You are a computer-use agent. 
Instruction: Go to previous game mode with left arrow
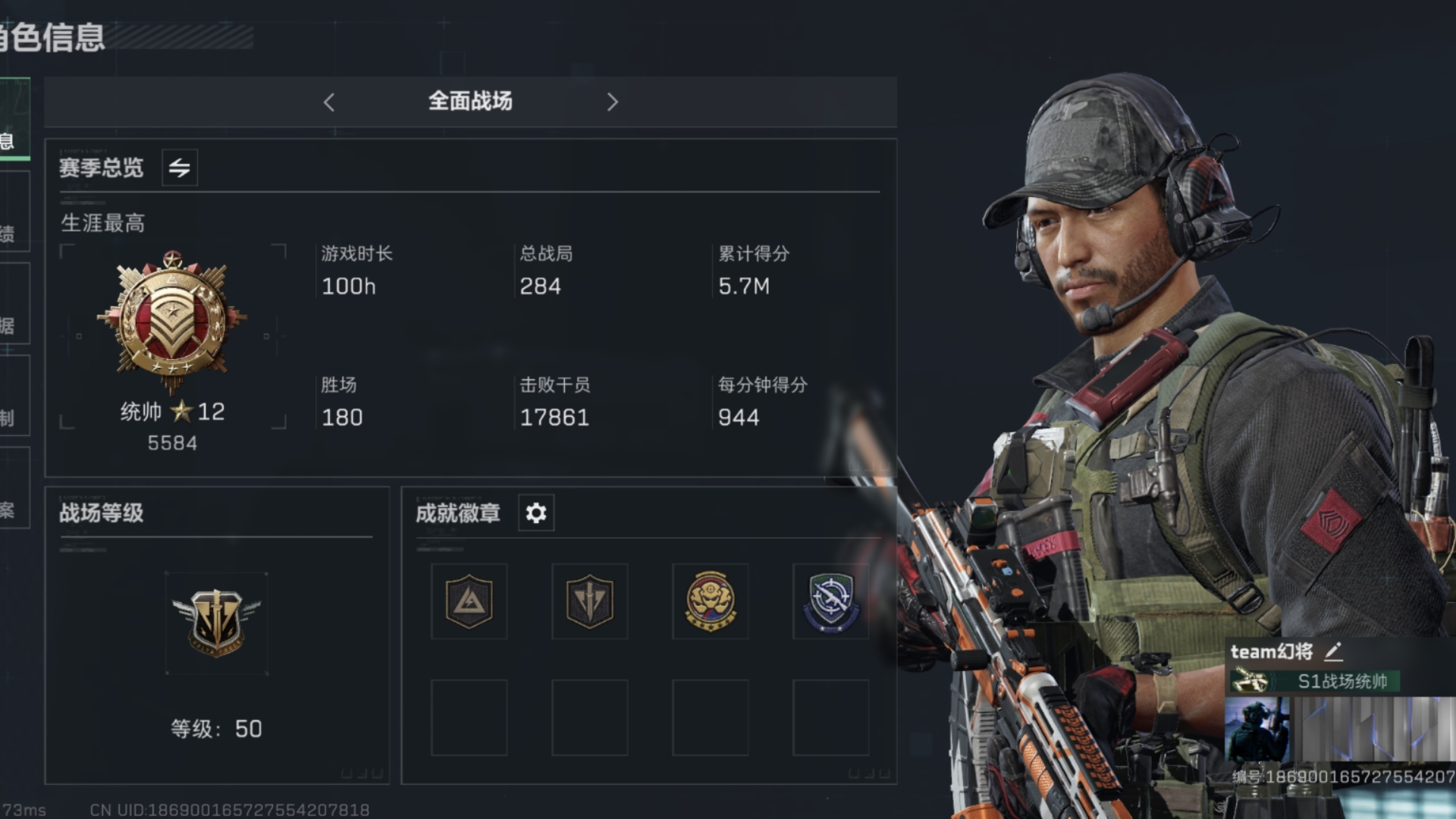[x=329, y=102]
